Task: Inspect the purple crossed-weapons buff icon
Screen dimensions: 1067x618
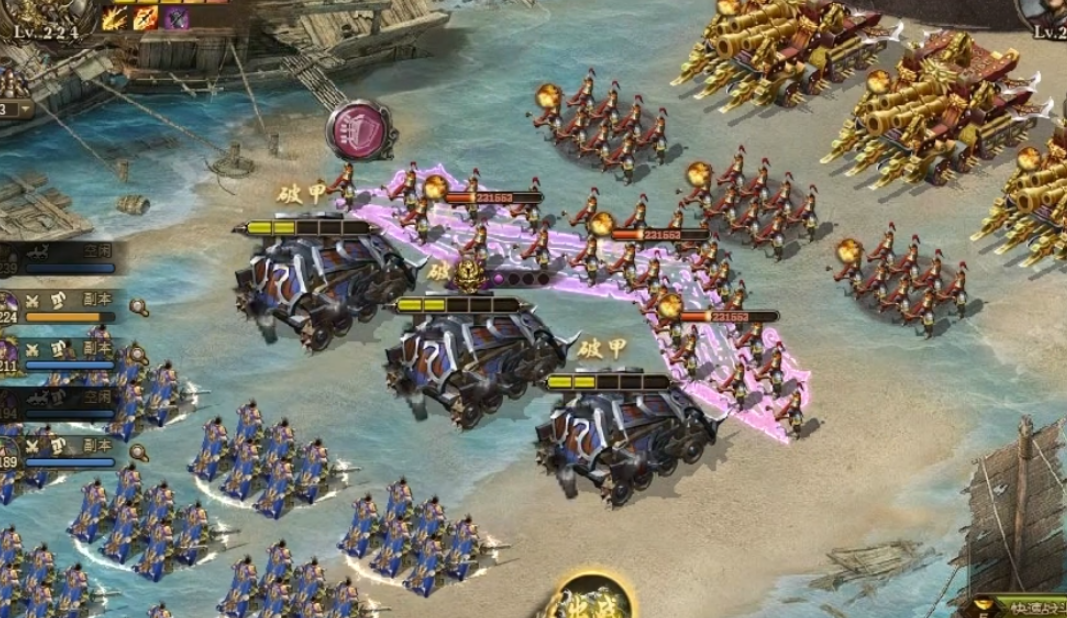Action: click(x=177, y=18)
